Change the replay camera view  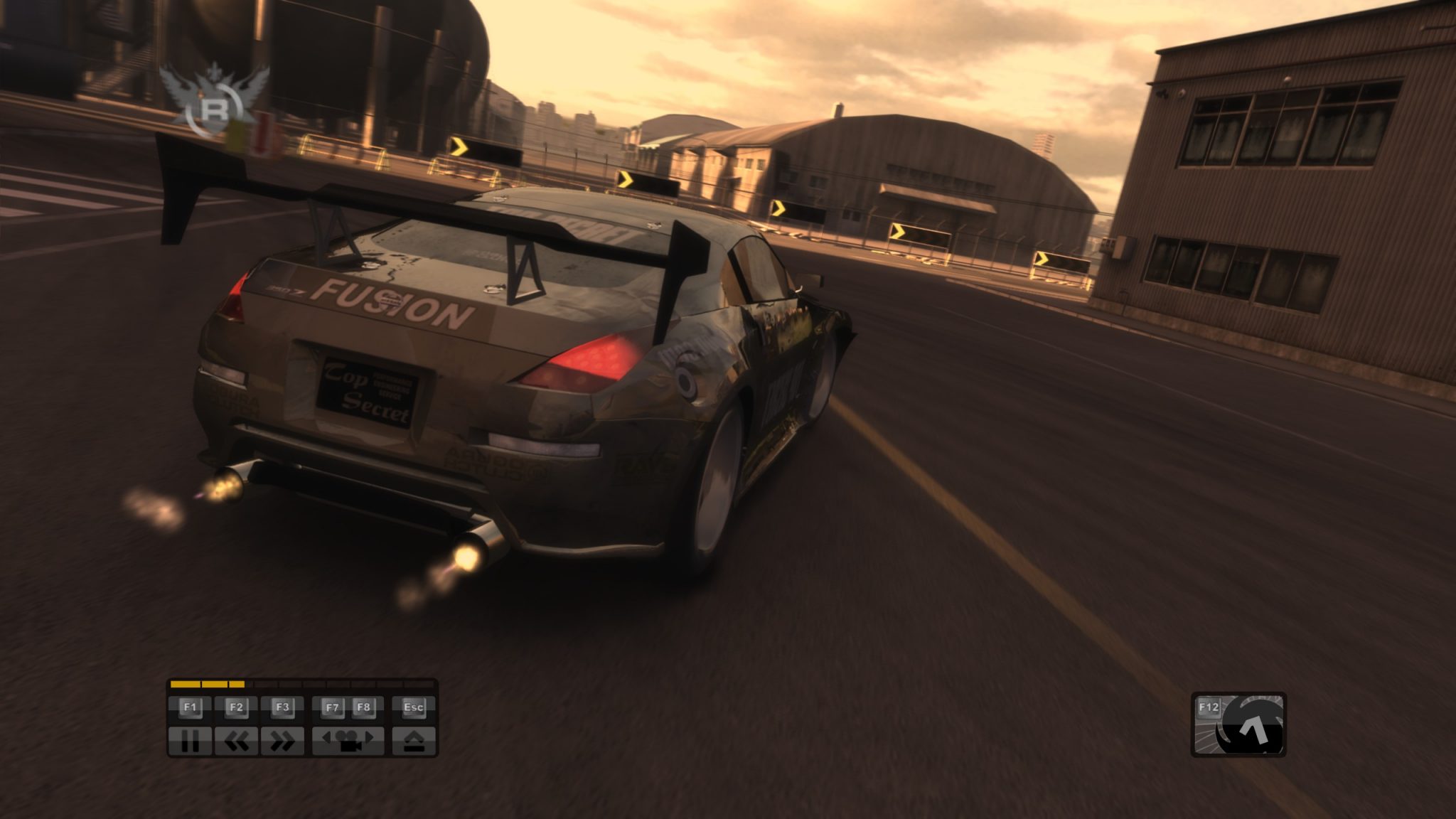point(348,742)
